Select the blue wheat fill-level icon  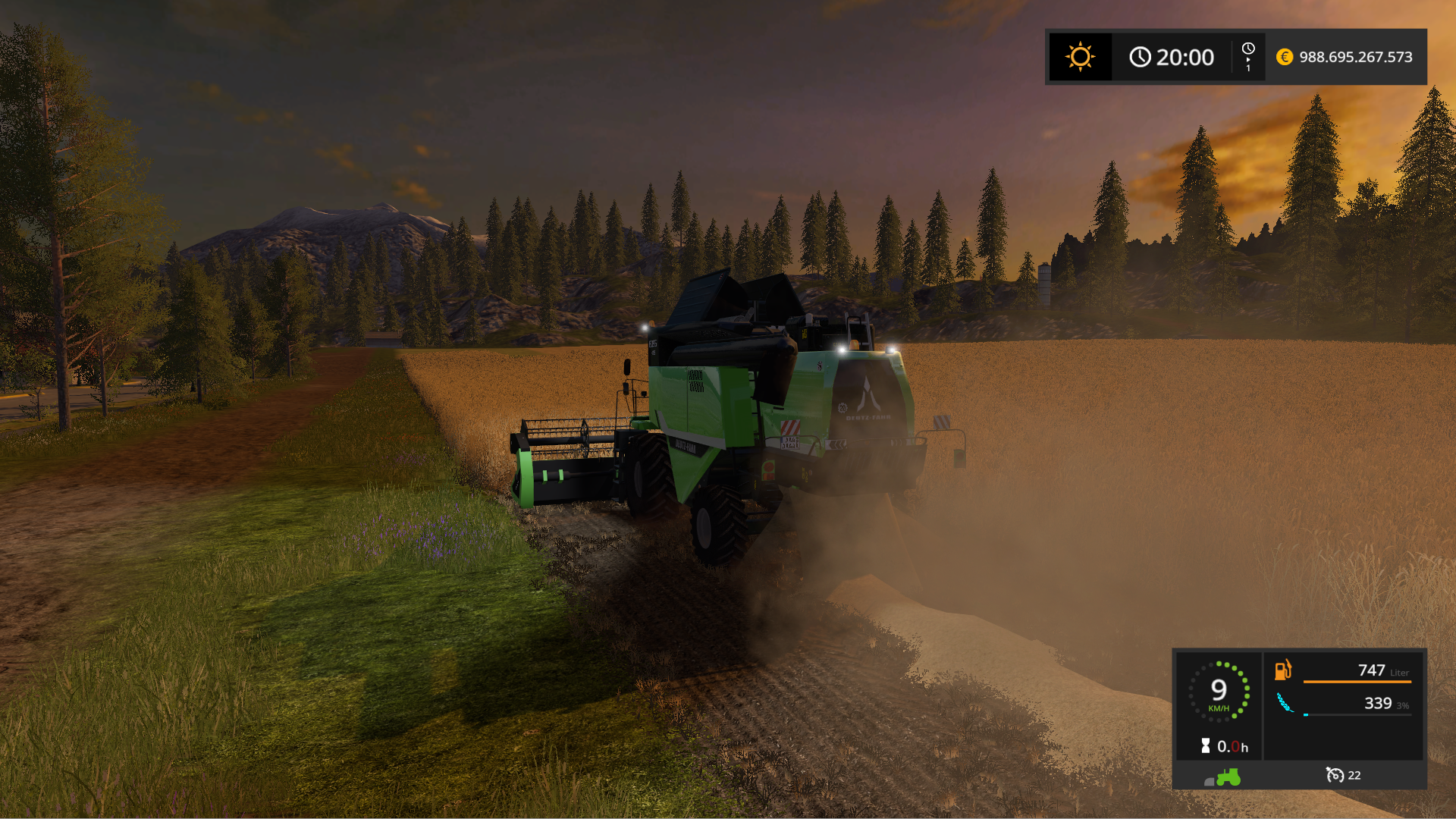1284,703
